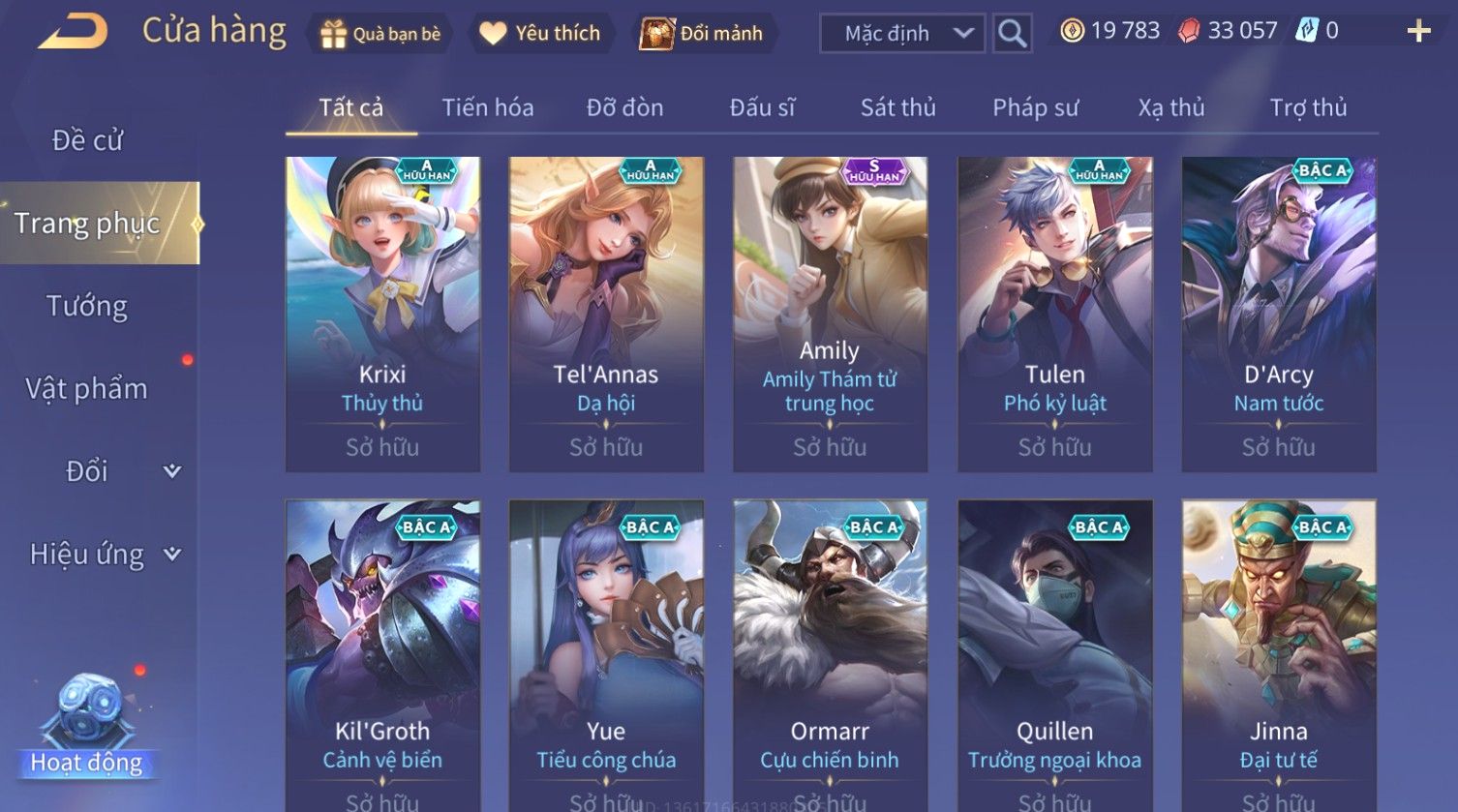Go back using the return arrow
The width and height of the screenshot is (1458, 812).
pos(73,32)
